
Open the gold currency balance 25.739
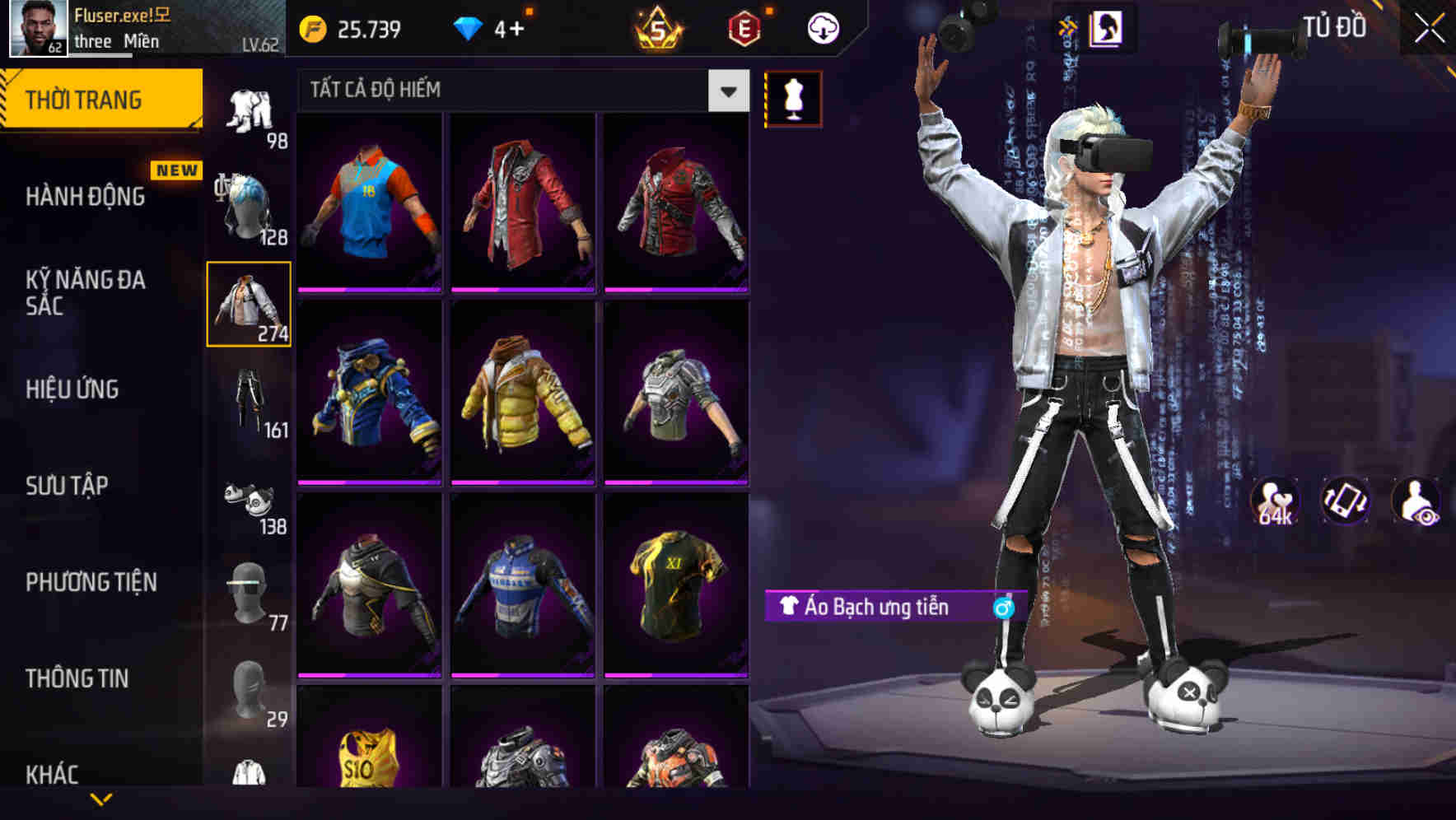coord(354,27)
